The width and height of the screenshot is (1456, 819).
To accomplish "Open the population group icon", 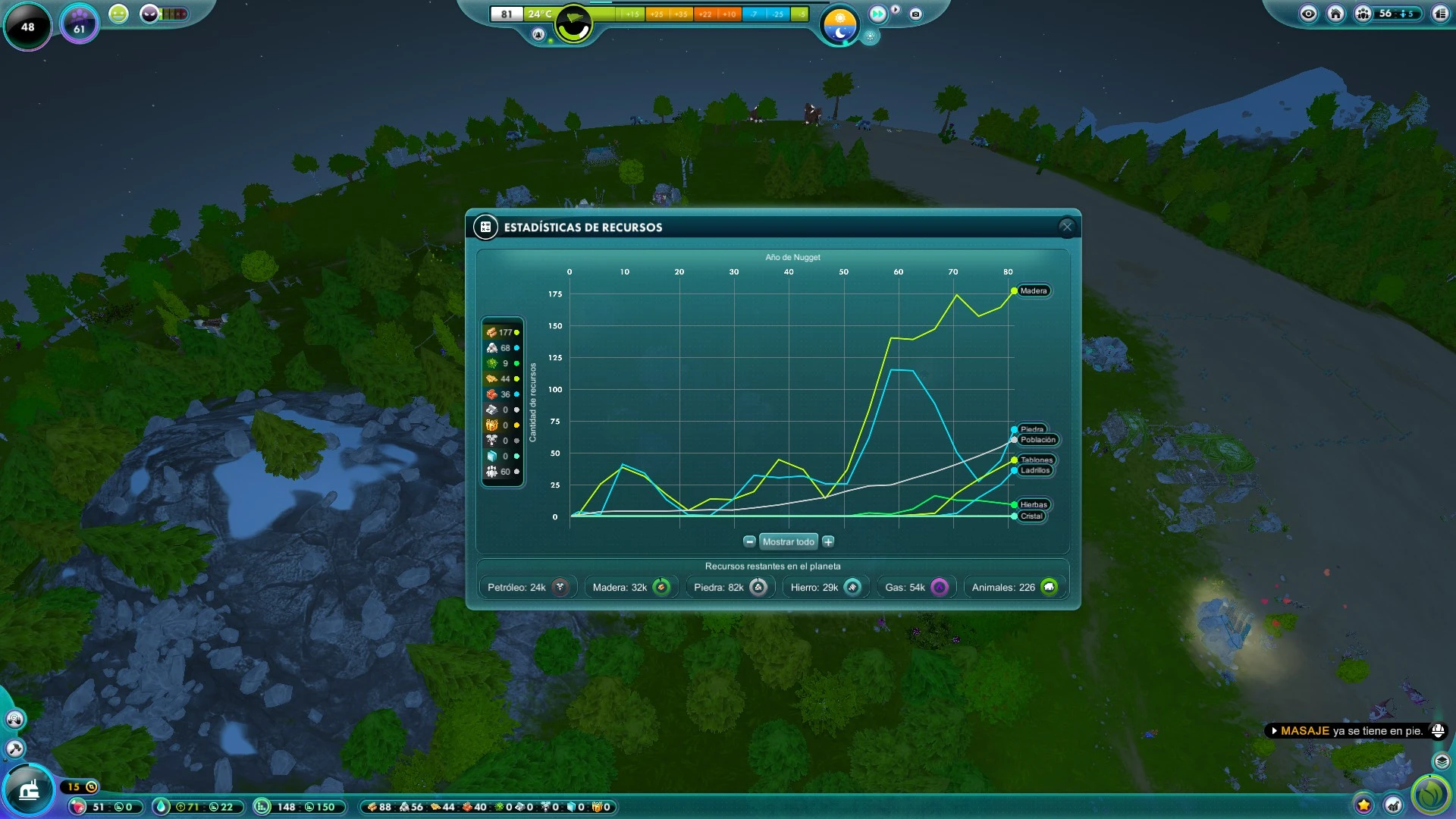I will coord(1363,14).
